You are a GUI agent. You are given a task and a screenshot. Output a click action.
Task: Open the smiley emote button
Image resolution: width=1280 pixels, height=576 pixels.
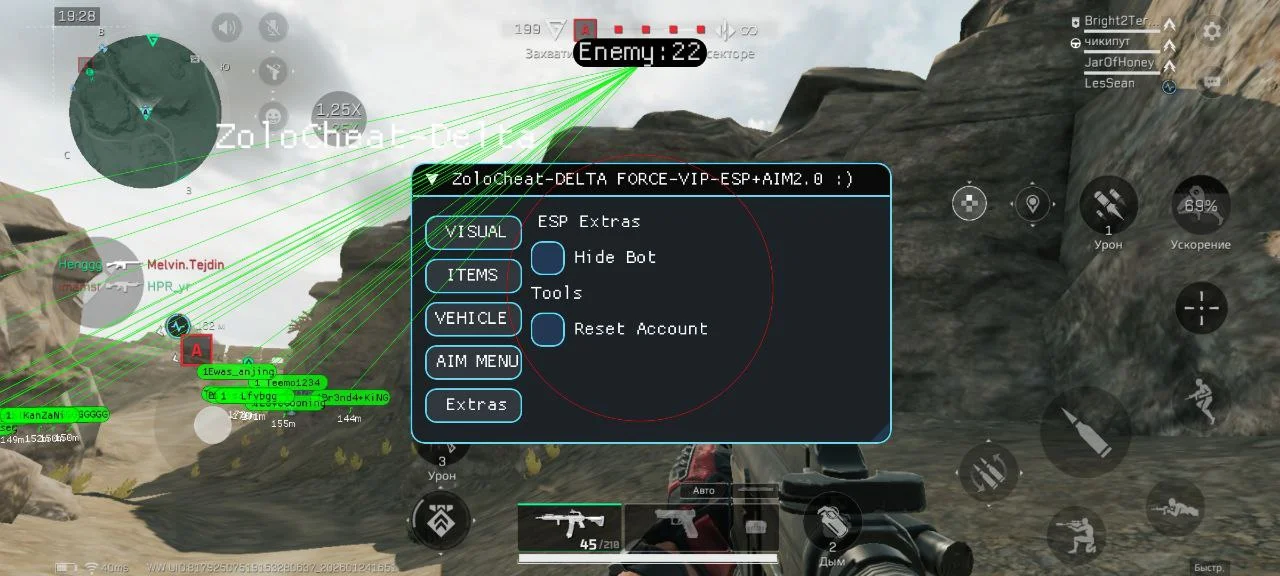[x=271, y=115]
